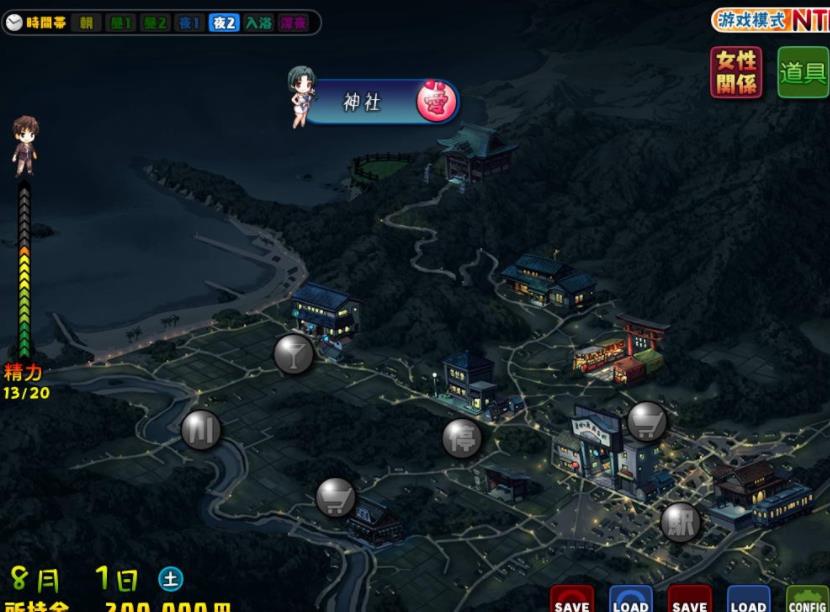The height and width of the screenshot is (612, 830).
Task: Select the 神社 shrine location banner
Action: pos(380,102)
